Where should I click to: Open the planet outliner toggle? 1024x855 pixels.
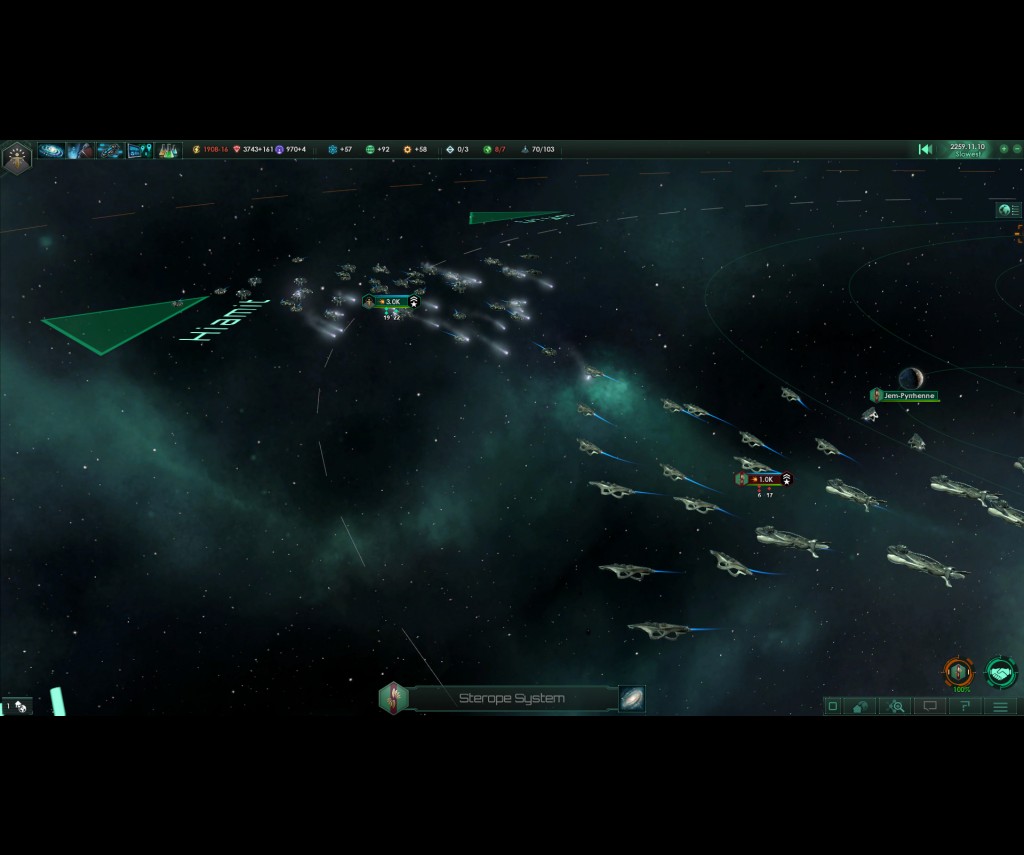pos(1008,210)
